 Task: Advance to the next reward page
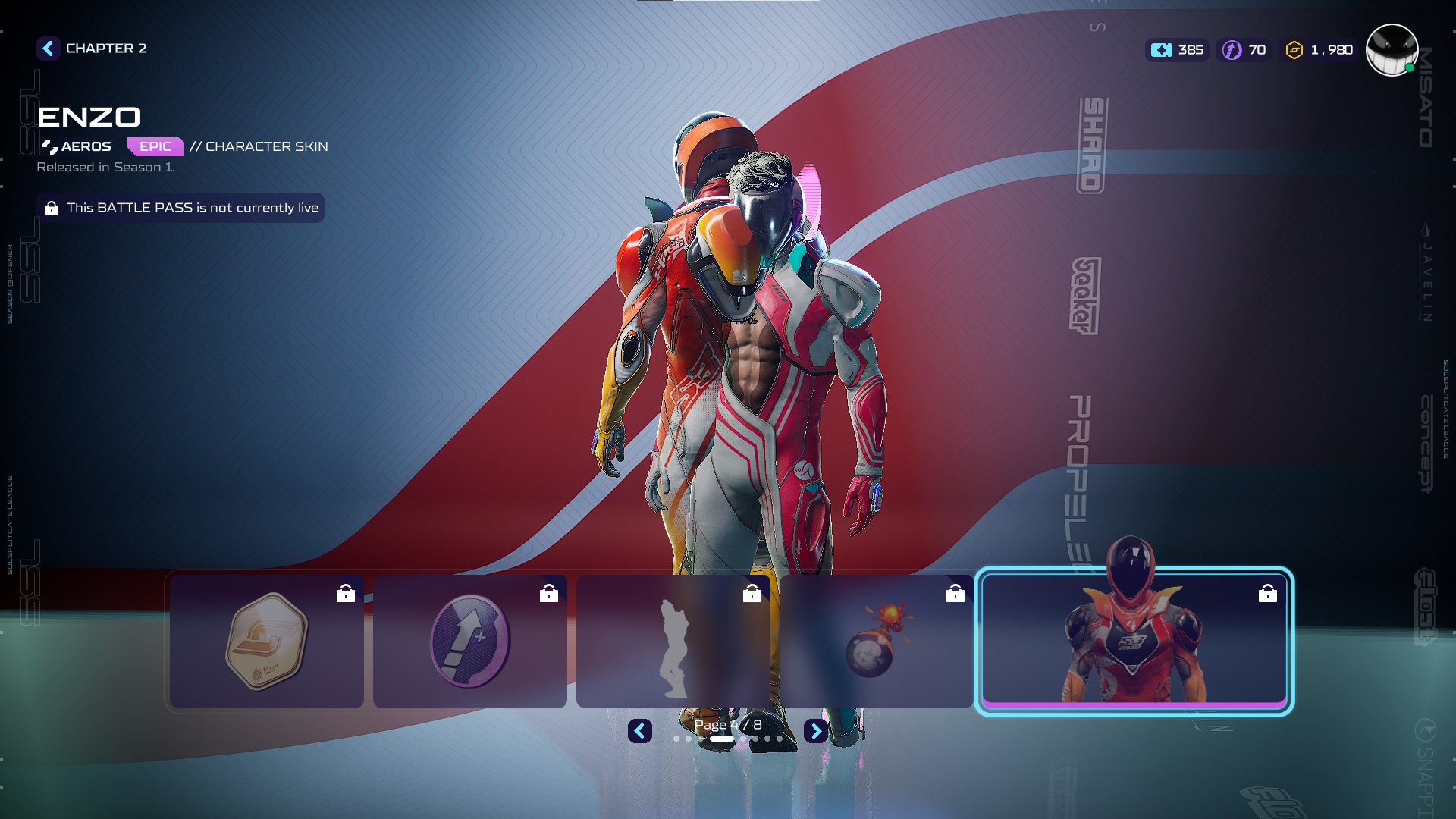tap(815, 731)
